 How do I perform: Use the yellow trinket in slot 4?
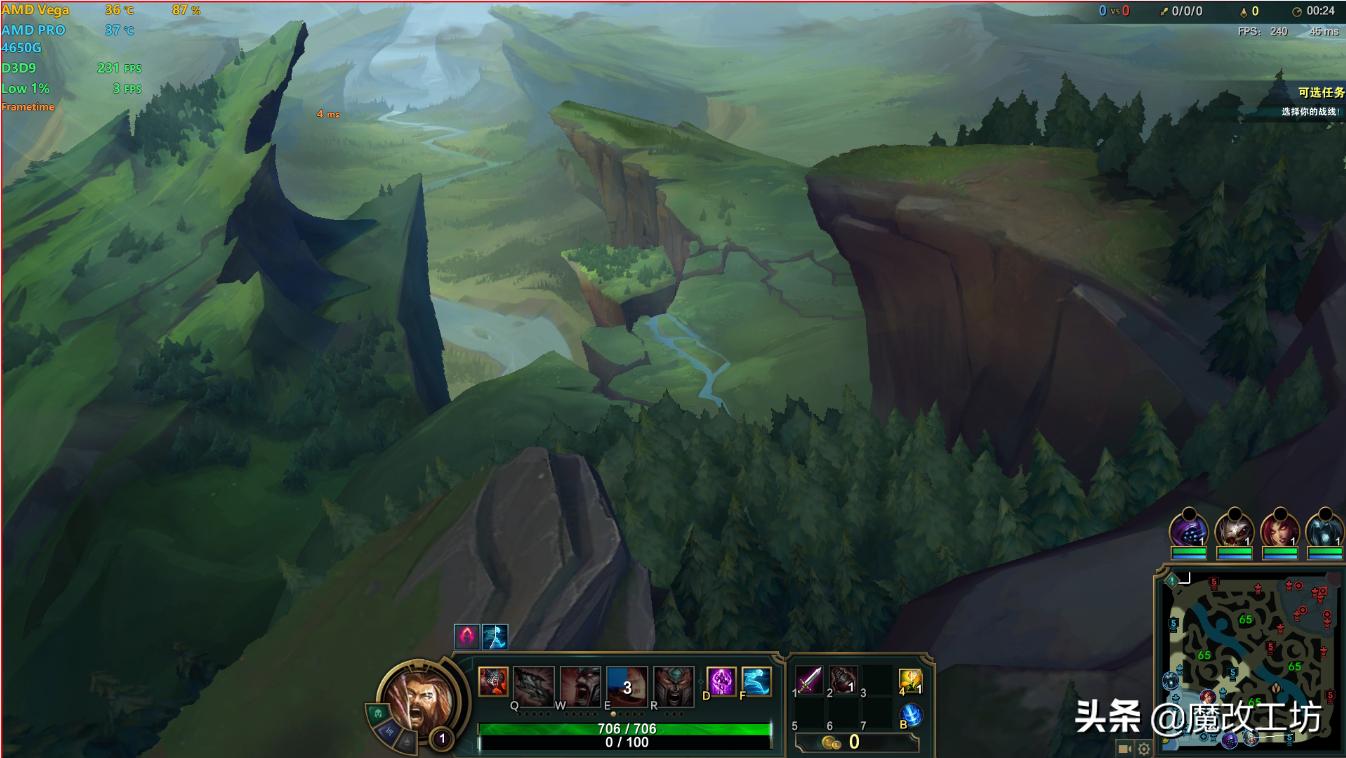(910, 681)
